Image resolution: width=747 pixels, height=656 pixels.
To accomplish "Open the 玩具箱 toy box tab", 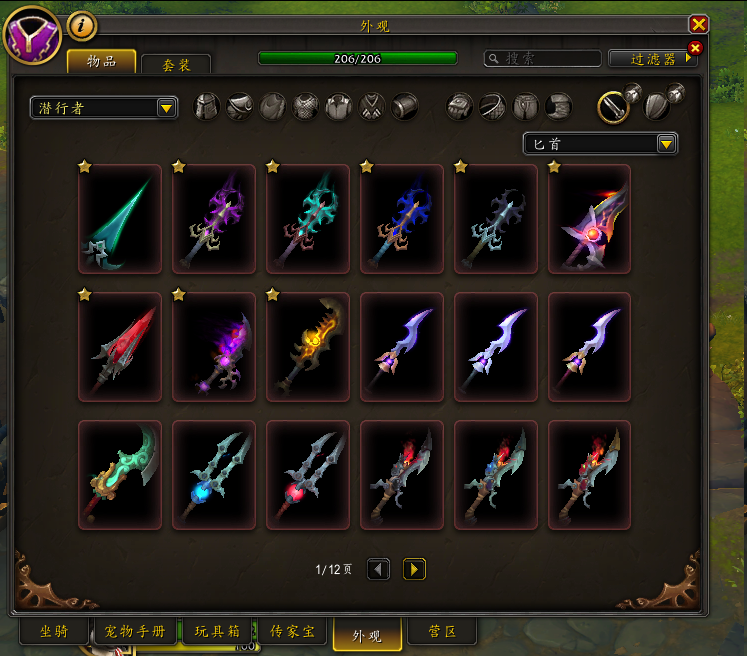I will pyautogui.click(x=216, y=632).
